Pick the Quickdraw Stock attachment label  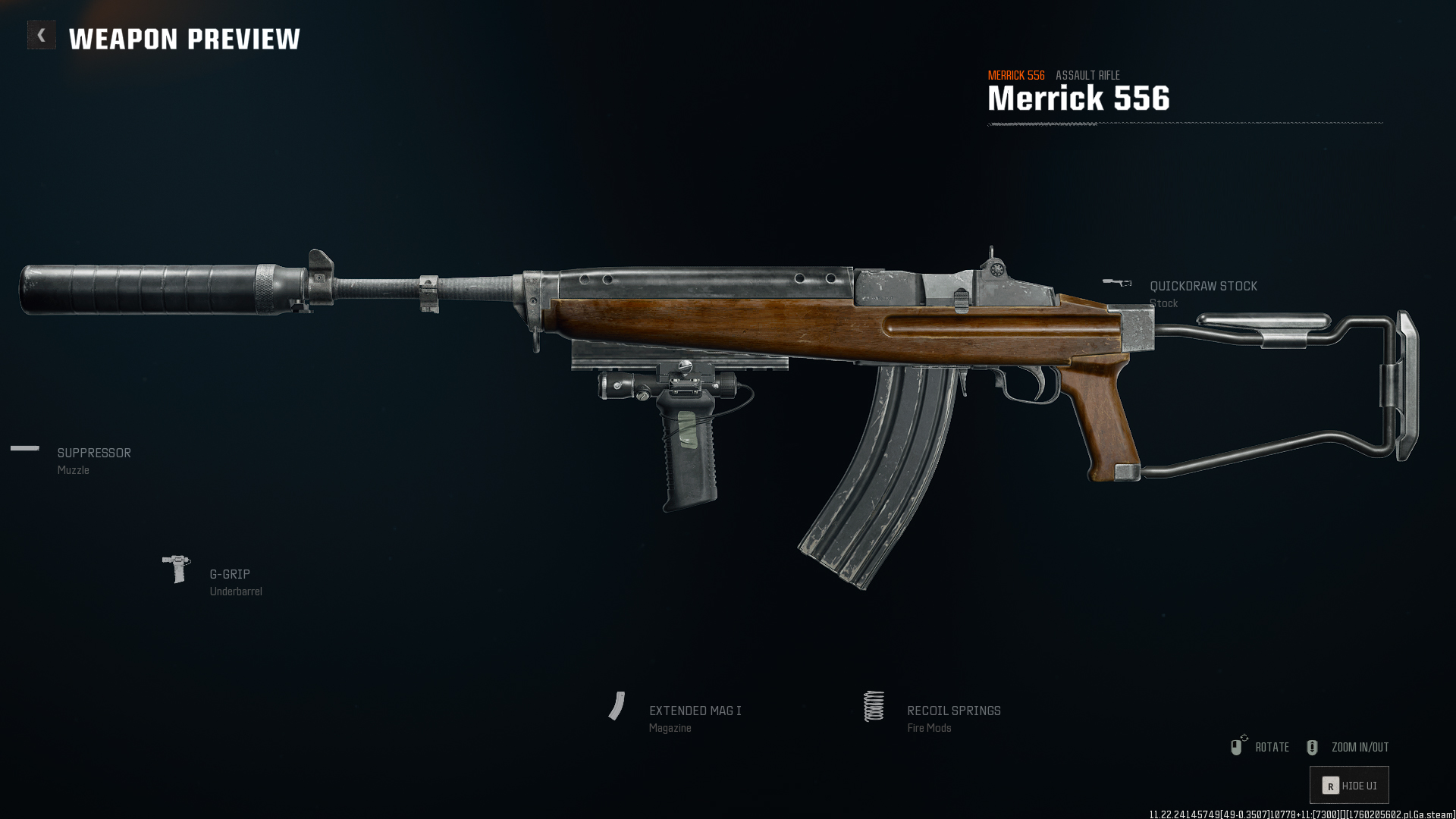[x=1203, y=287]
